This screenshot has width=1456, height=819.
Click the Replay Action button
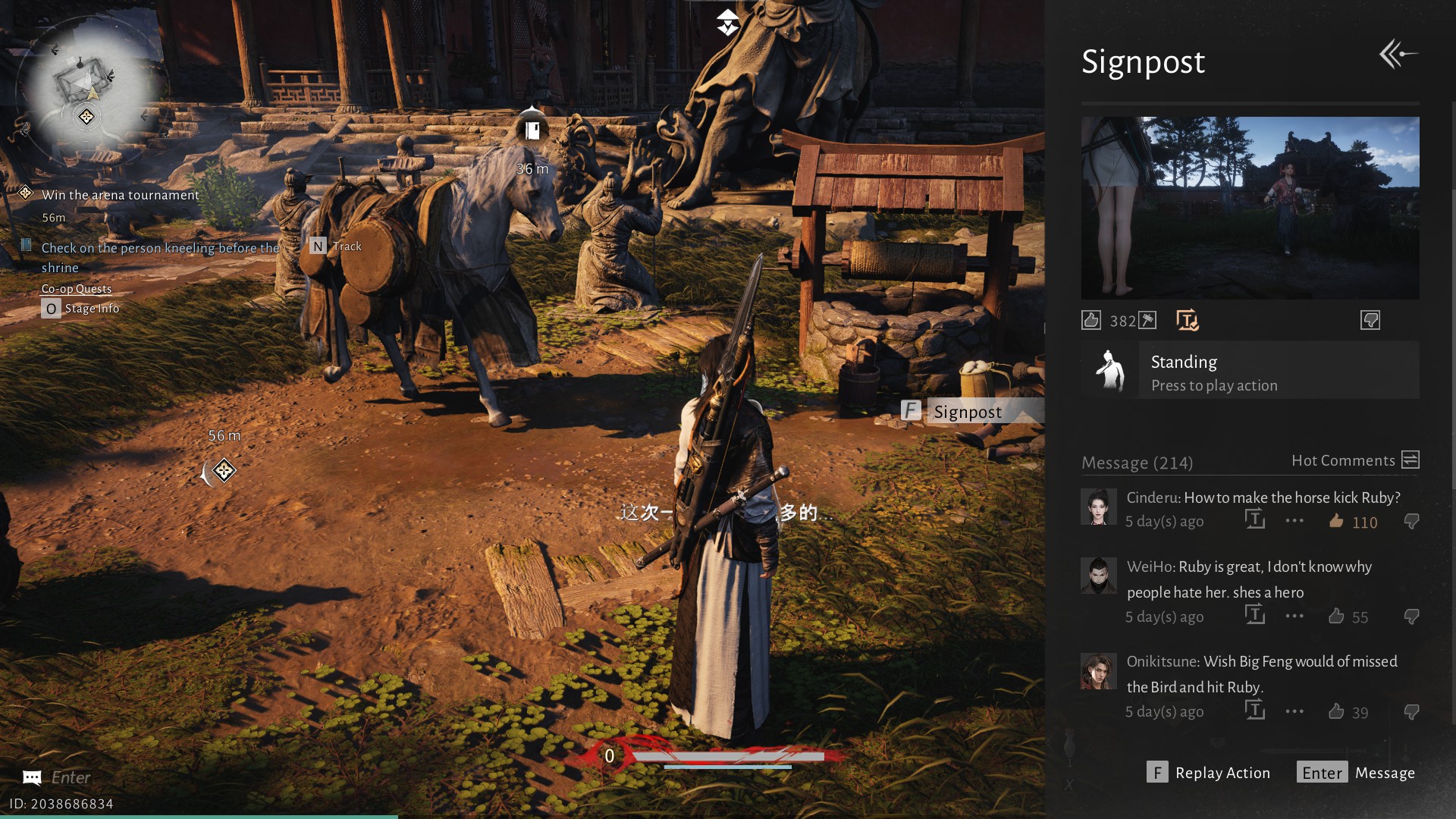tap(1208, 773)
